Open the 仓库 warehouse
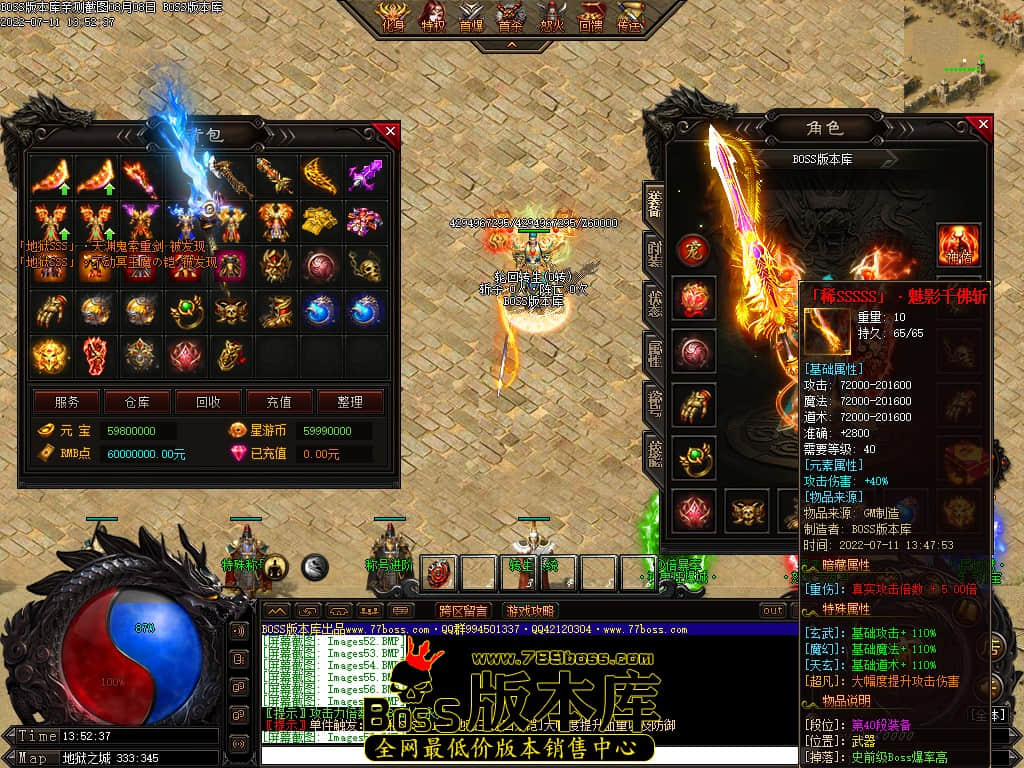 (x=137, y=402)
